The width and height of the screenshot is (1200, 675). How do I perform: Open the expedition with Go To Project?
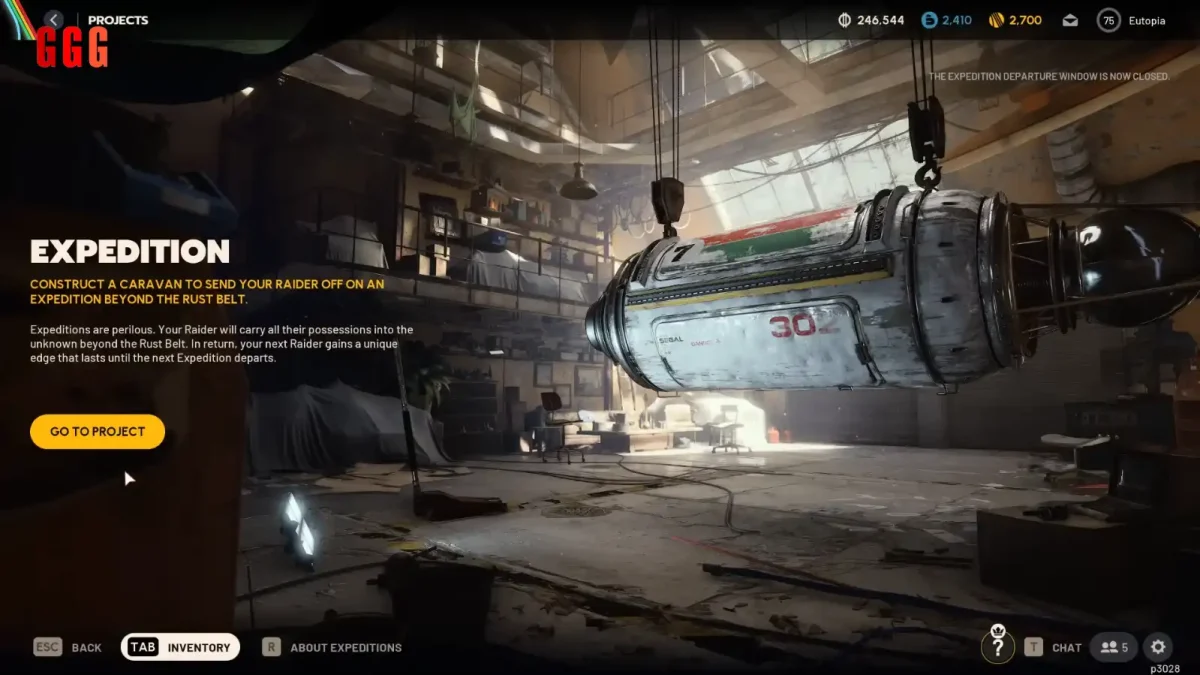coord(97,432)
